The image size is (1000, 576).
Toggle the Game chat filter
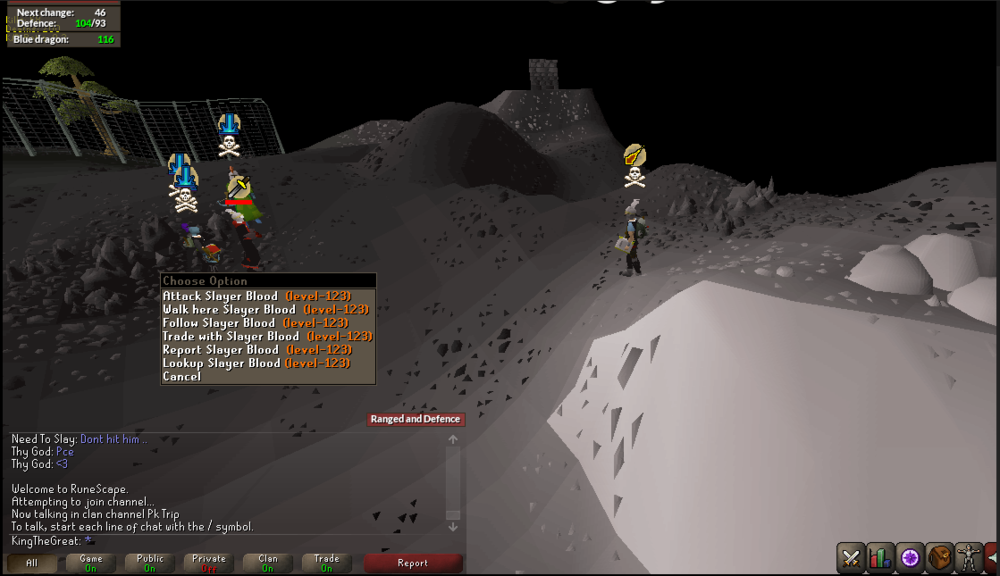coord(91,563)
